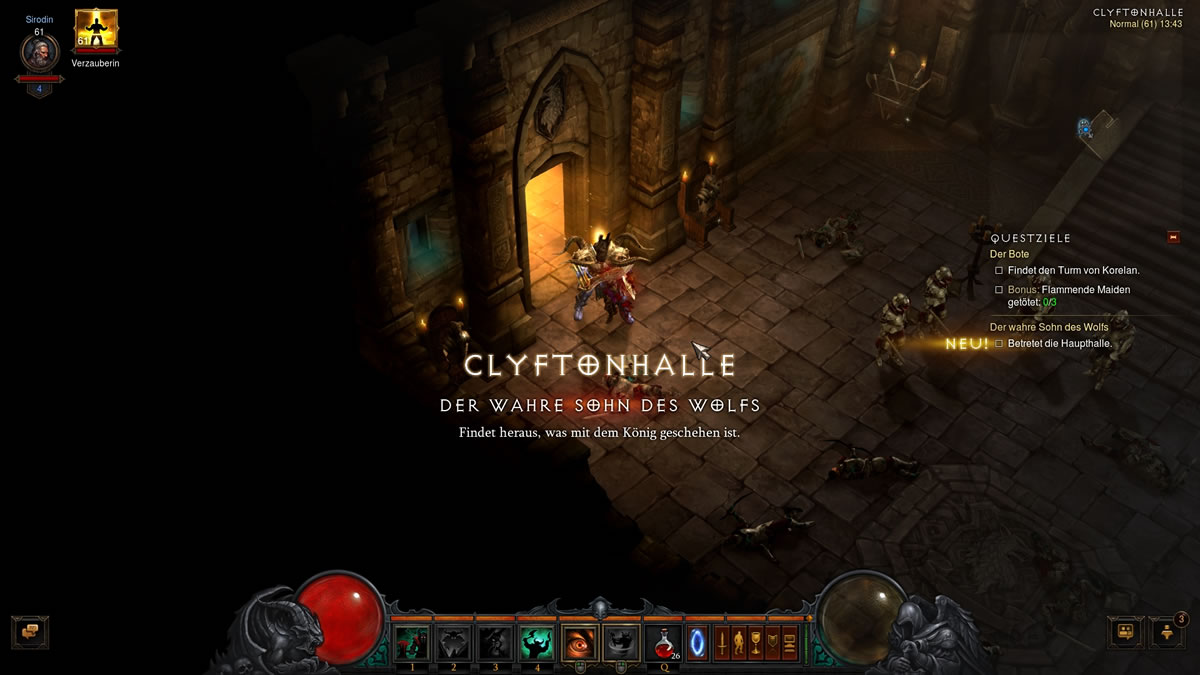Select the orange eye left-mouse skill
The height and width of the screenshot is (675, 1200).
[x=581, y=641]
